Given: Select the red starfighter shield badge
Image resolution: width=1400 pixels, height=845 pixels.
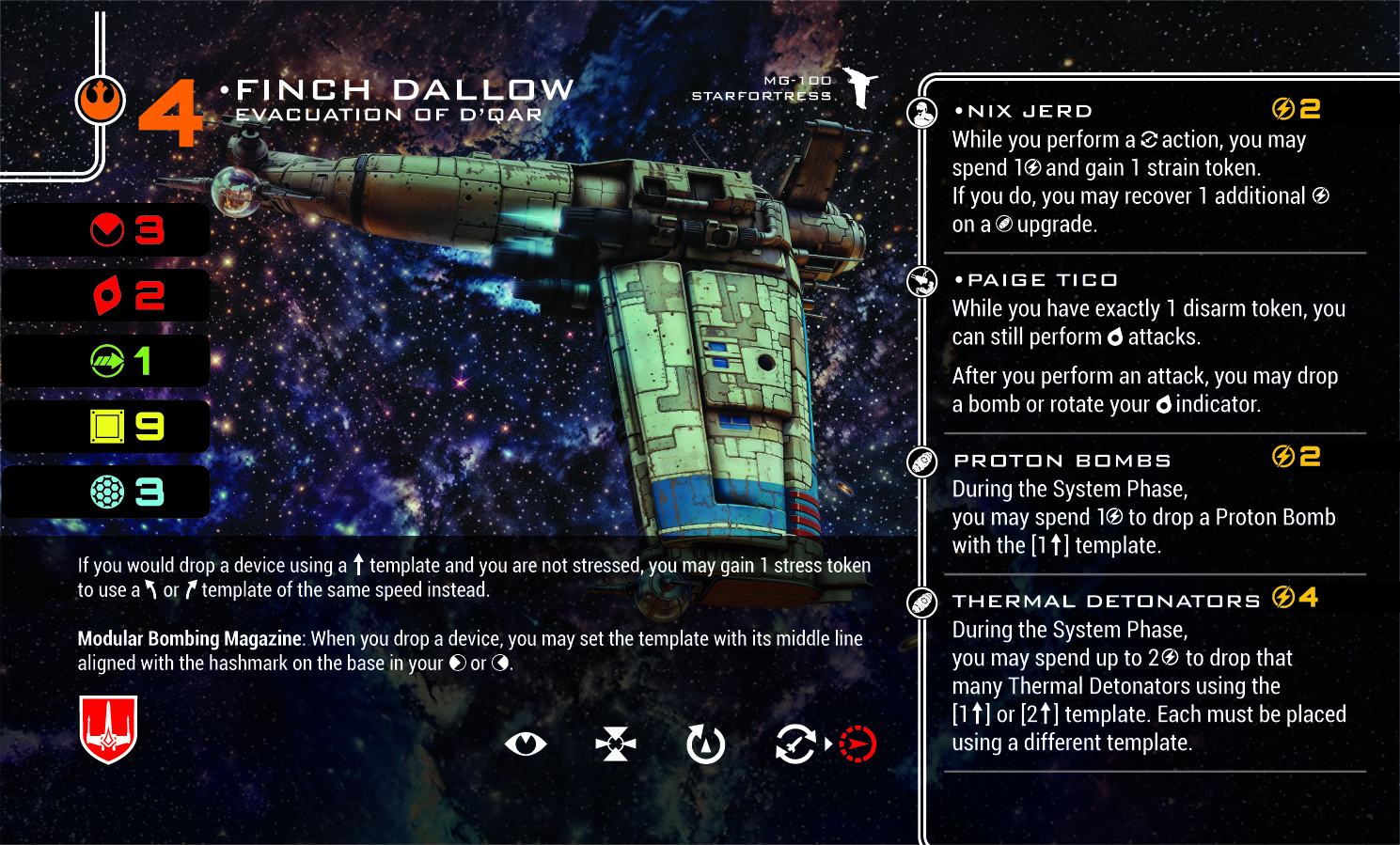Looking at the screenshot, I should point(108,729).
